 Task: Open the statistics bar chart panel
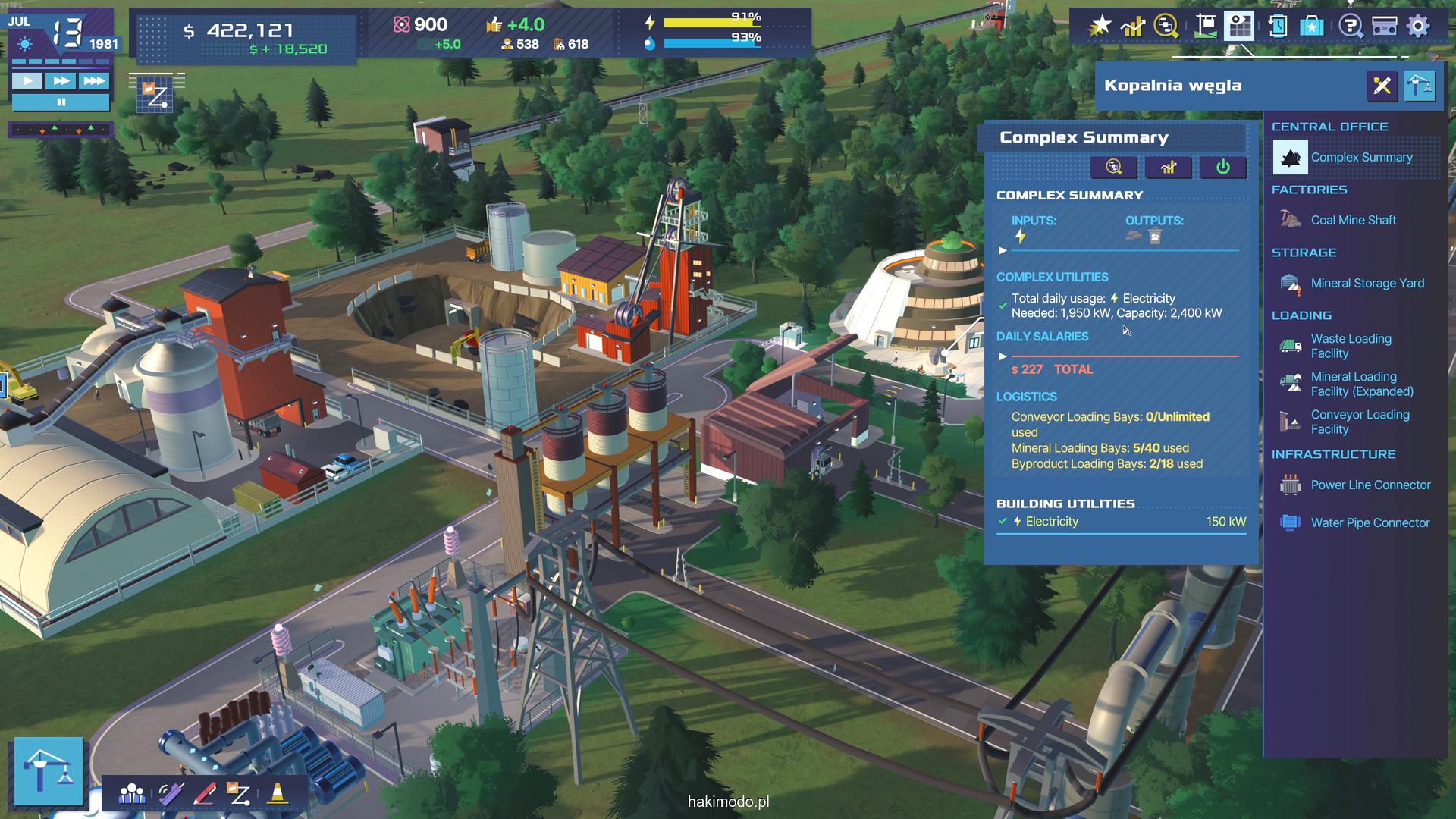[1133, 27]
